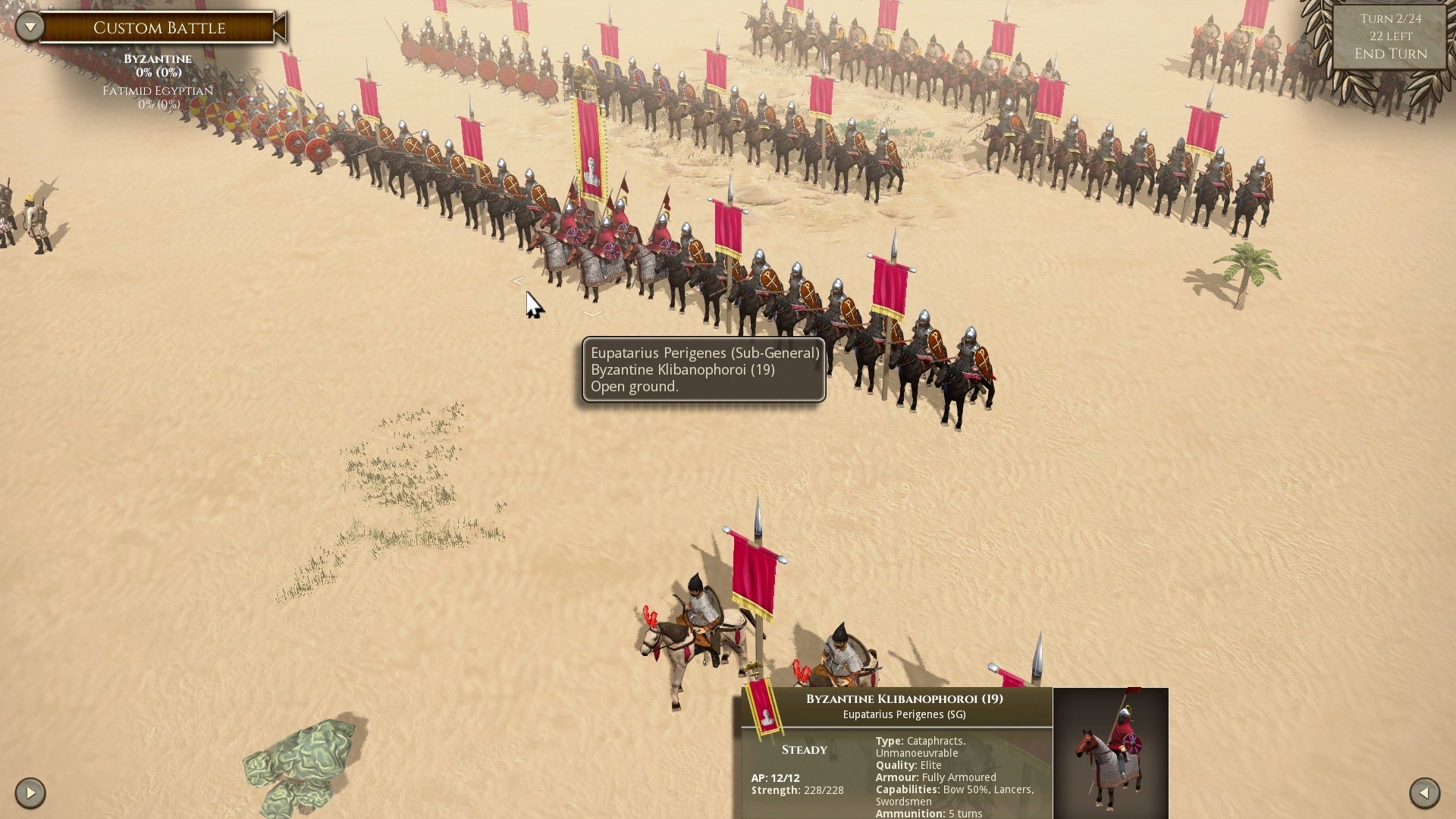Image resolution: width=1456 pixels, height=819 pixels.
Task: Select the Fatimid Egyptian faction label
Action: tap(157, 90)
